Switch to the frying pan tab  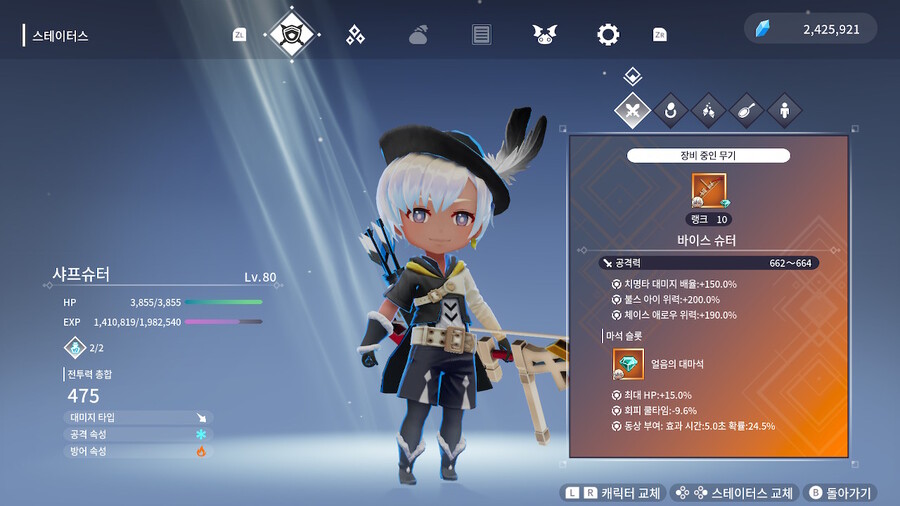746,110
